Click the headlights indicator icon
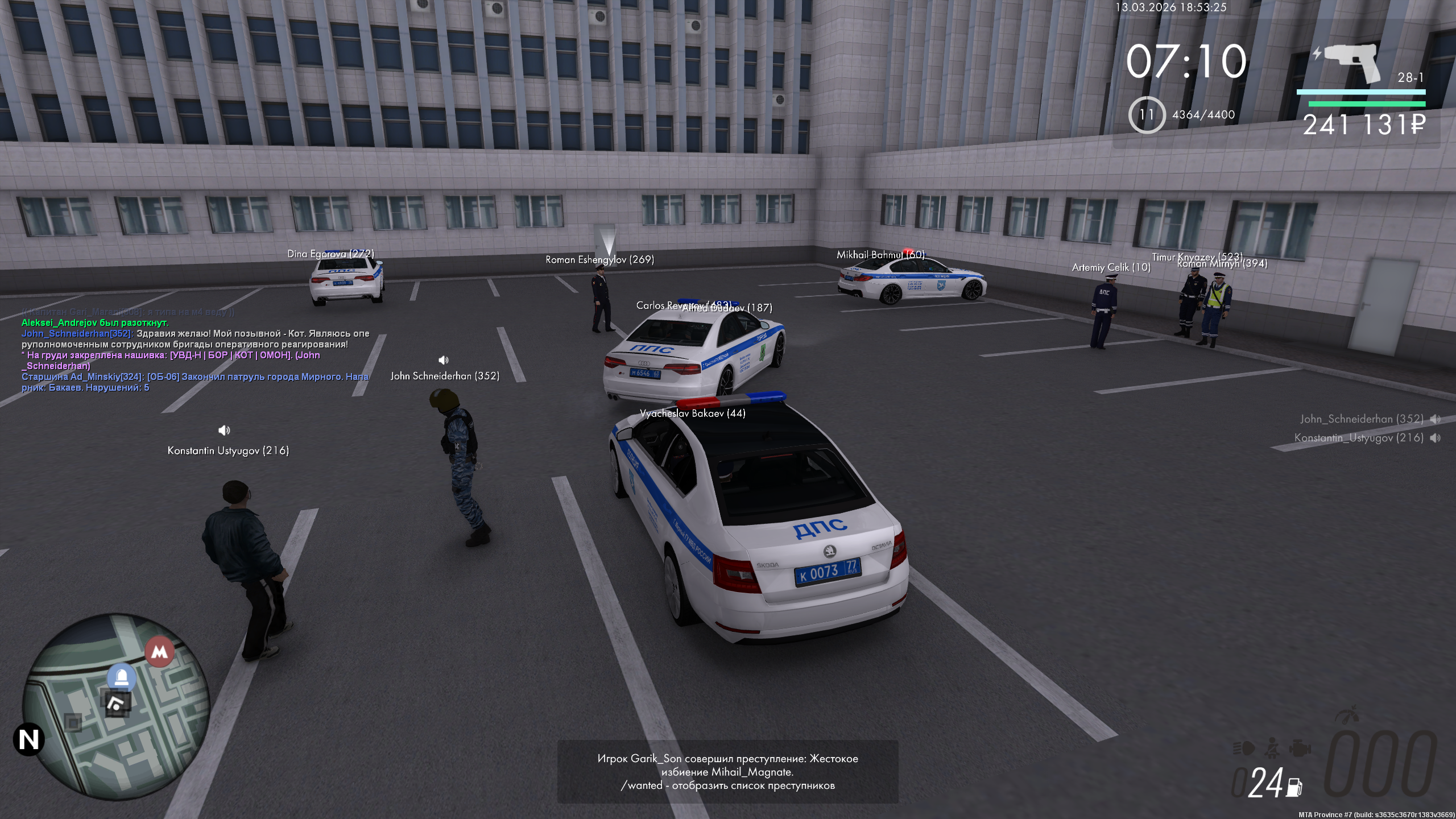Image resolution: width=1456 pixels, height=819 pixels. click(x=1244, y=748)
